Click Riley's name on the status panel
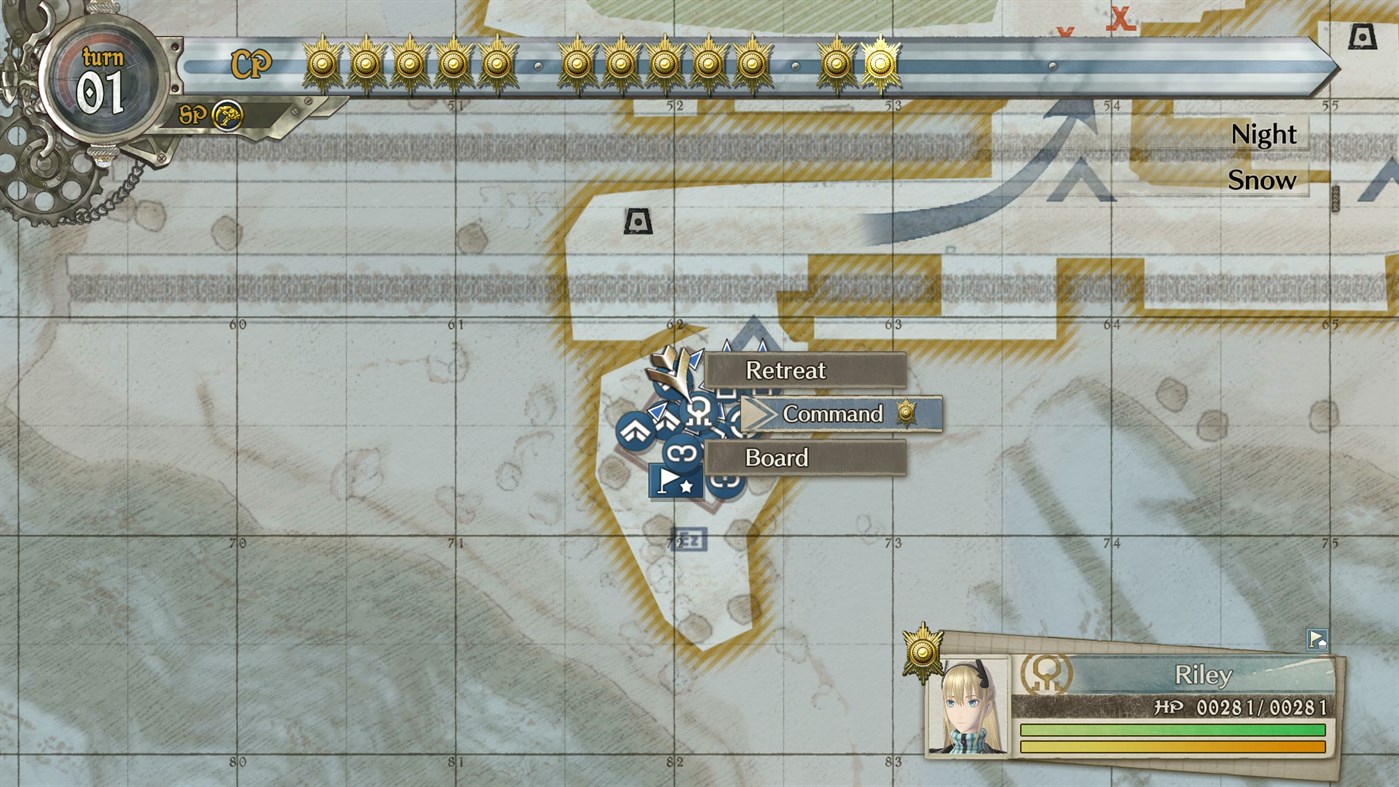The width and height of the screenshot is (1399, 787). point(1205,675)
